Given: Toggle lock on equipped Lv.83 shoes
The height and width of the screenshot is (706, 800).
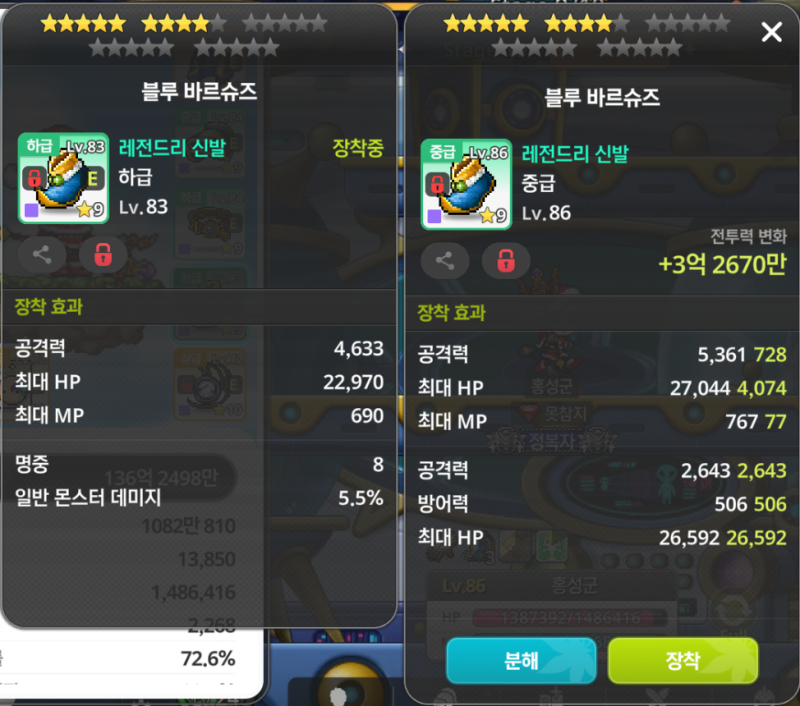Looking at the screenshot, I should [x=103, y=254].
